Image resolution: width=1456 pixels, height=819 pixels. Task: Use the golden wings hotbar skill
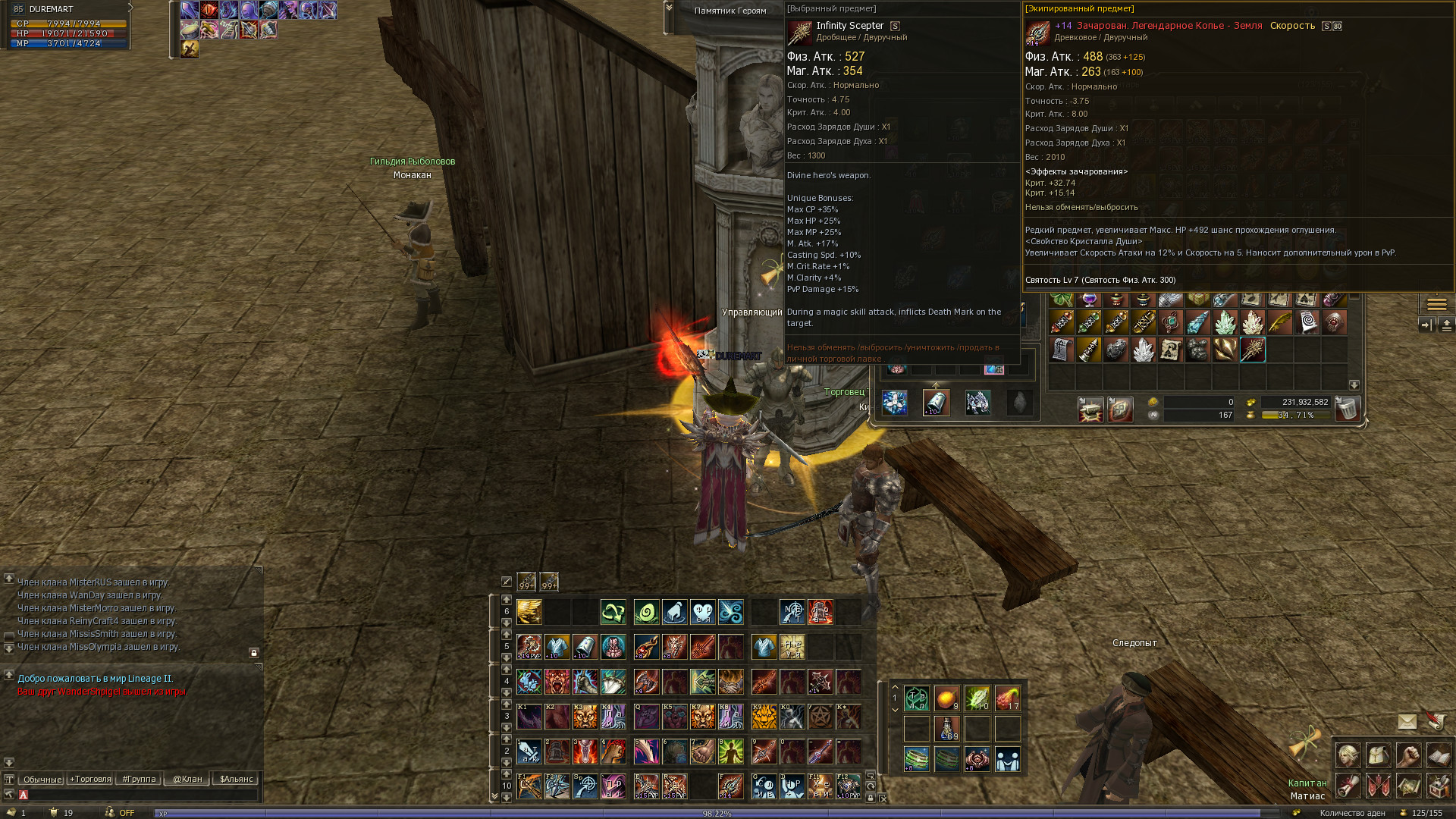click(x=529, y=611)
